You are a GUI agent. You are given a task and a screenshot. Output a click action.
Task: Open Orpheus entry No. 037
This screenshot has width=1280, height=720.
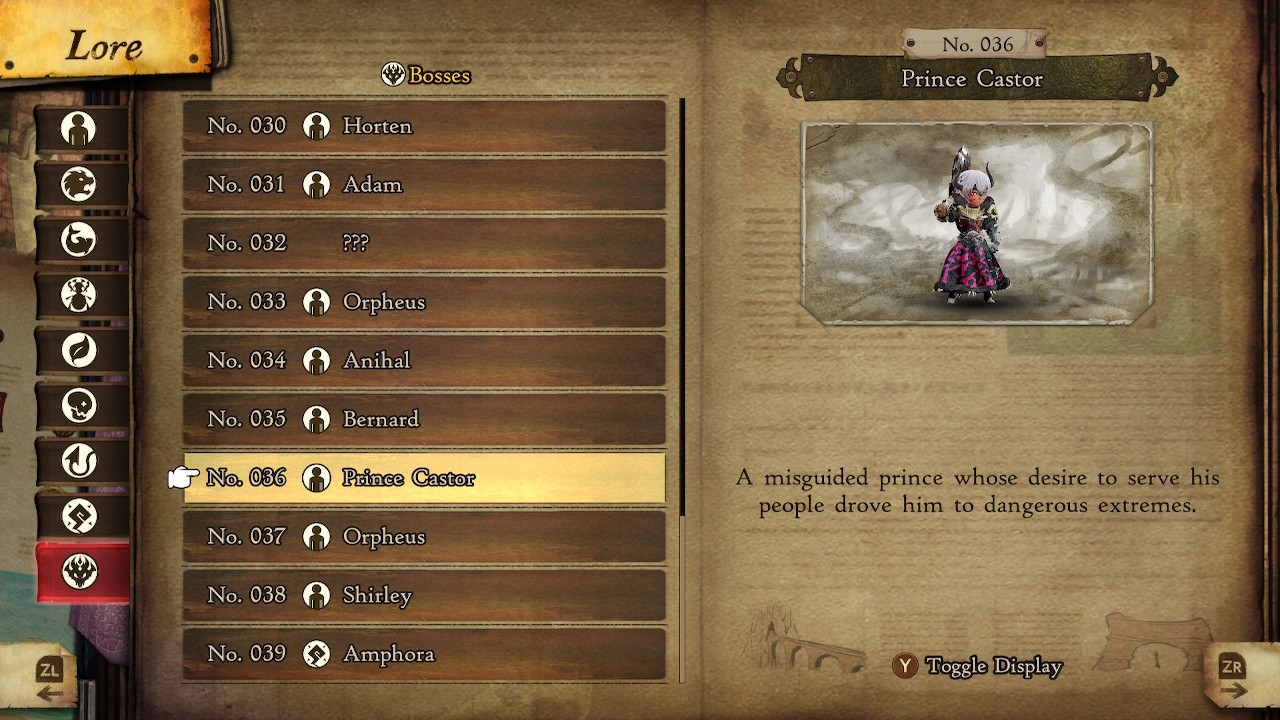click(x=424, y=537)
